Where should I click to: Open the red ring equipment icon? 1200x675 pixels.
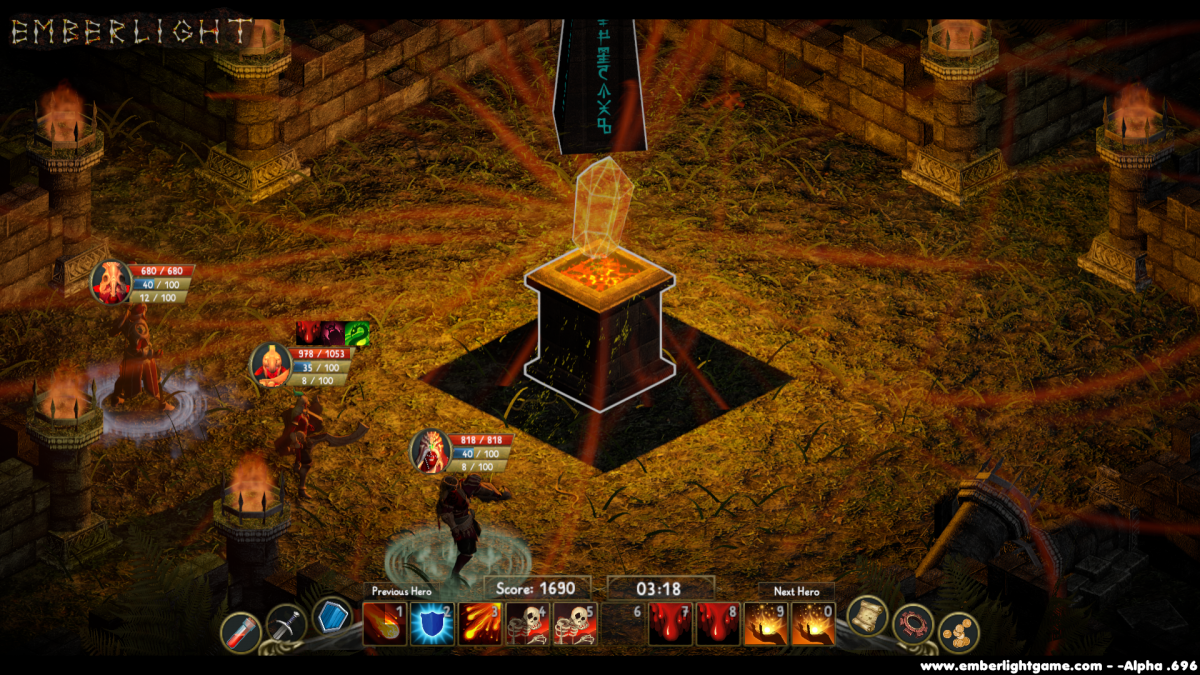(913, 624)
